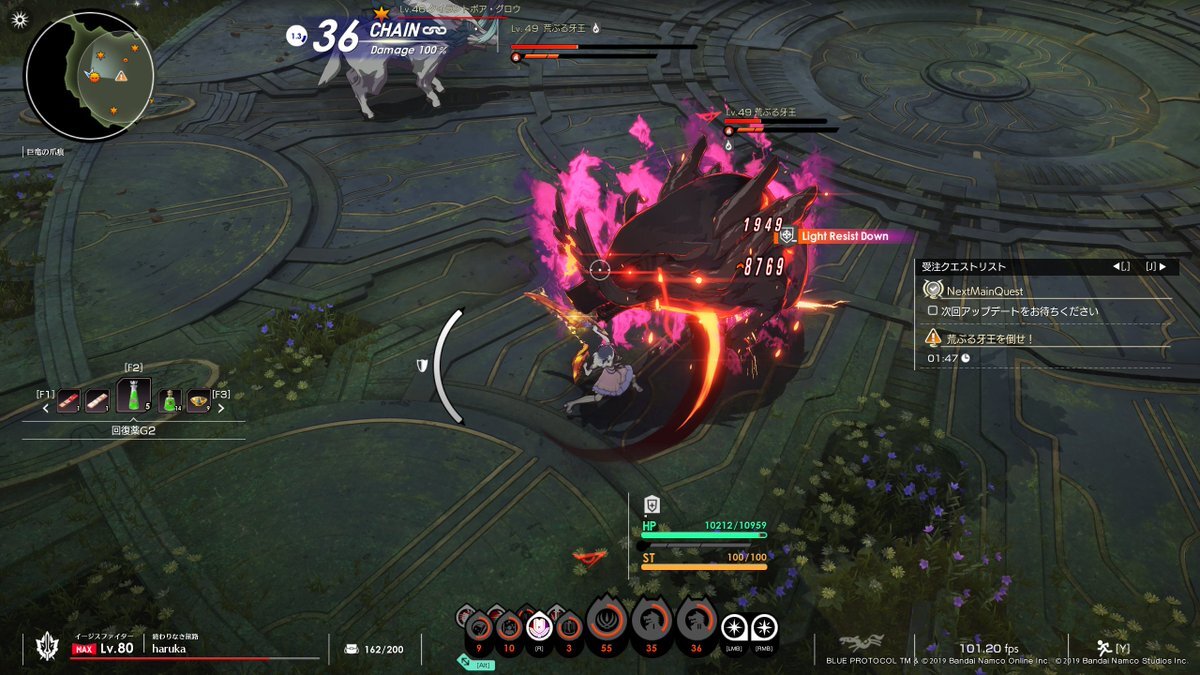Toggle the teal skill palette swap button

pos(467,661)
